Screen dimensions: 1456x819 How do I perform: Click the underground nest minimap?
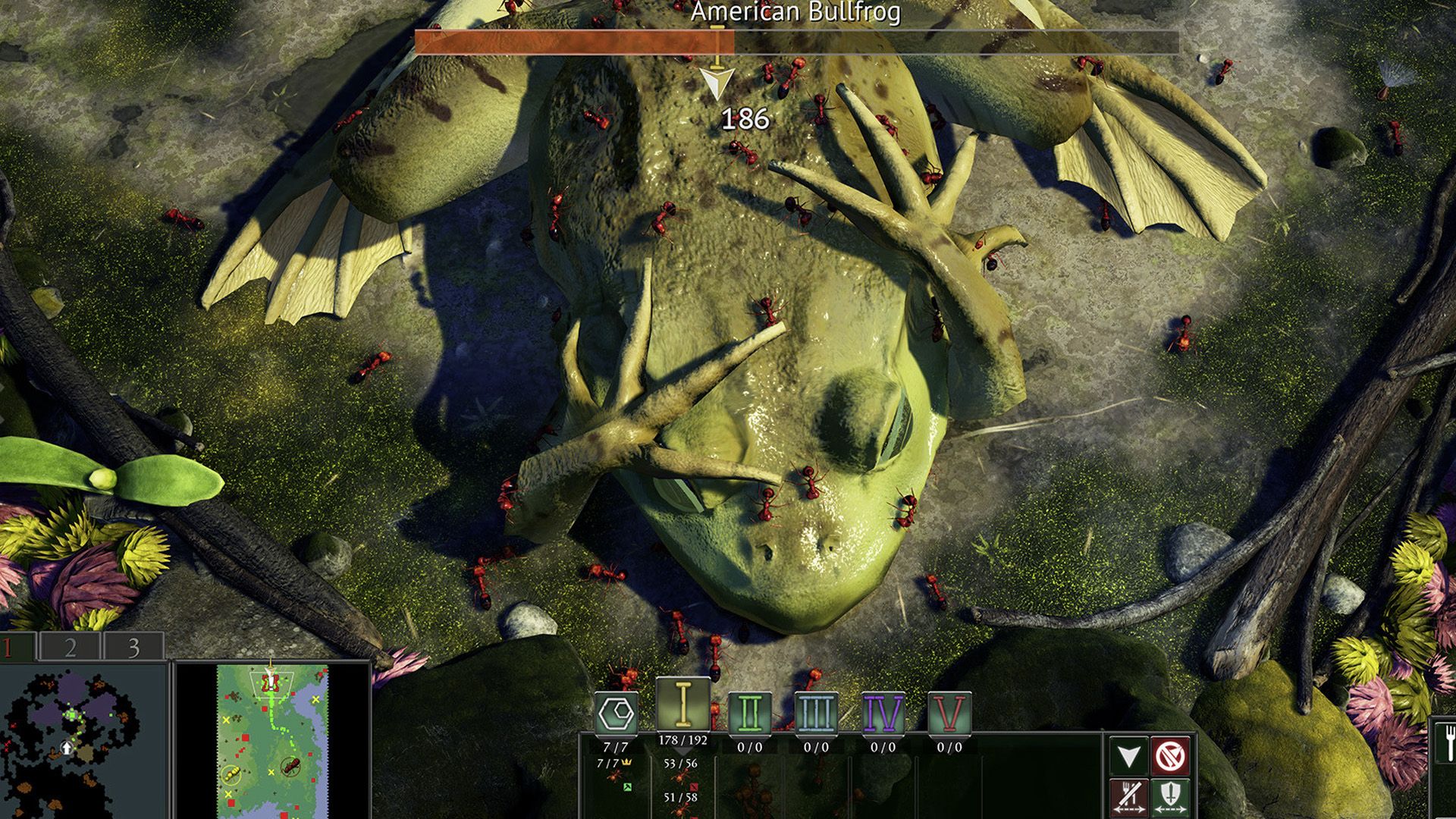point(82,741)
